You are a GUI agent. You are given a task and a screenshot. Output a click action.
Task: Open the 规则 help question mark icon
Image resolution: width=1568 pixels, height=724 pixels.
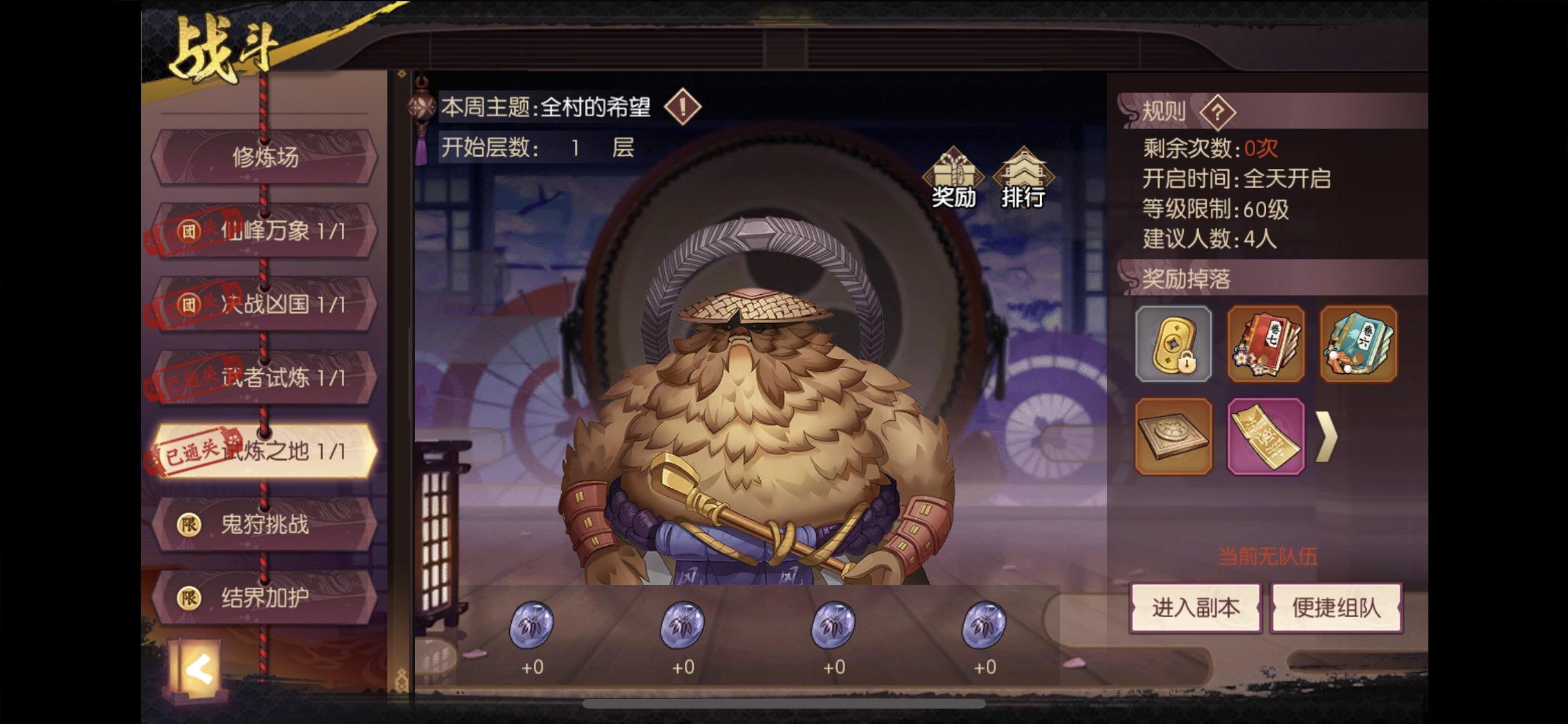(x=1218, y=111)
